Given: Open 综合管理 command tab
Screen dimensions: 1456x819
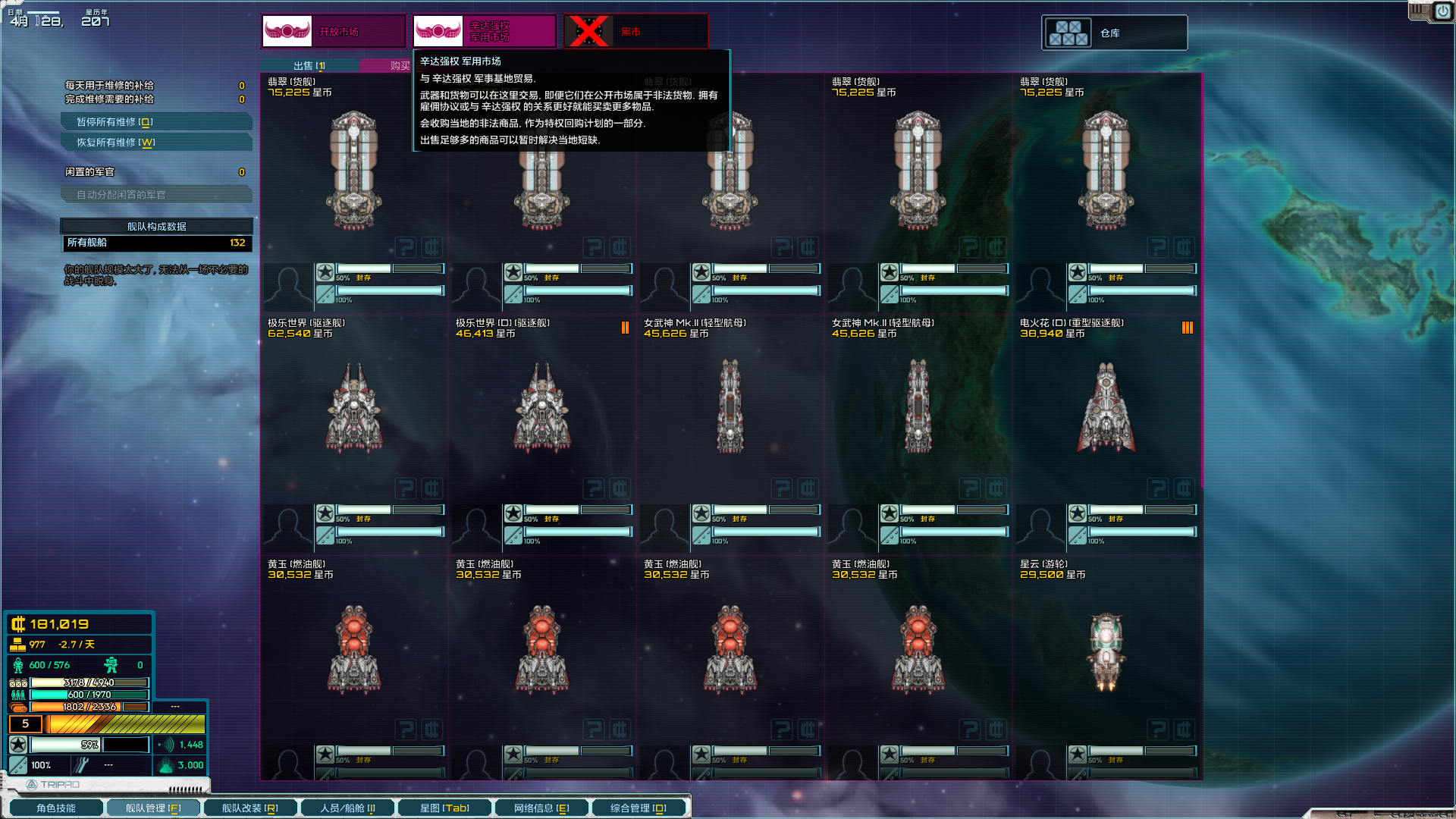Looking at the screenshot, I should click(x=639, y=808).
